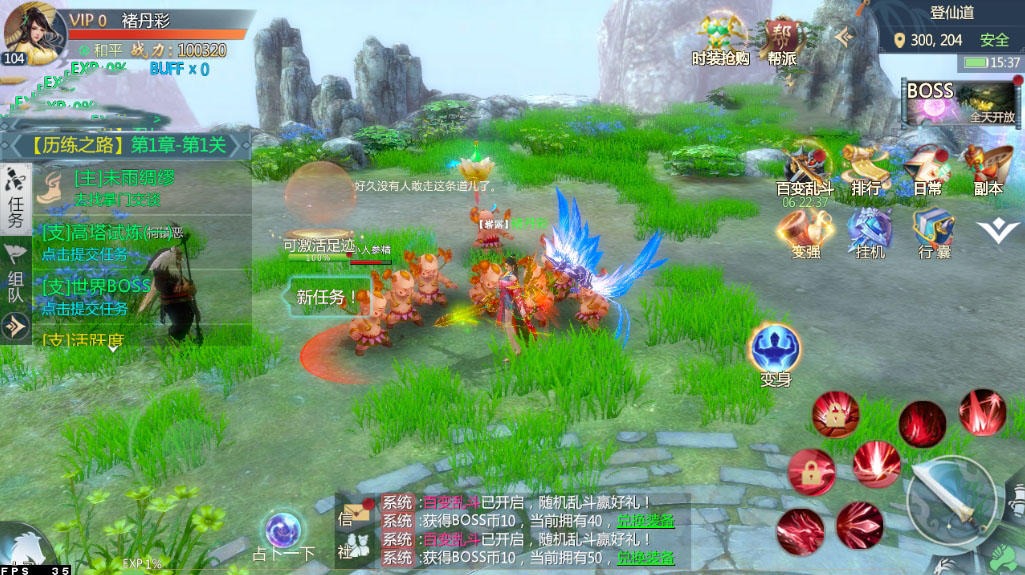Toggle 挂机 auto-battle mode
This screenshot has height=575, width=1025.
click(870, 231)
